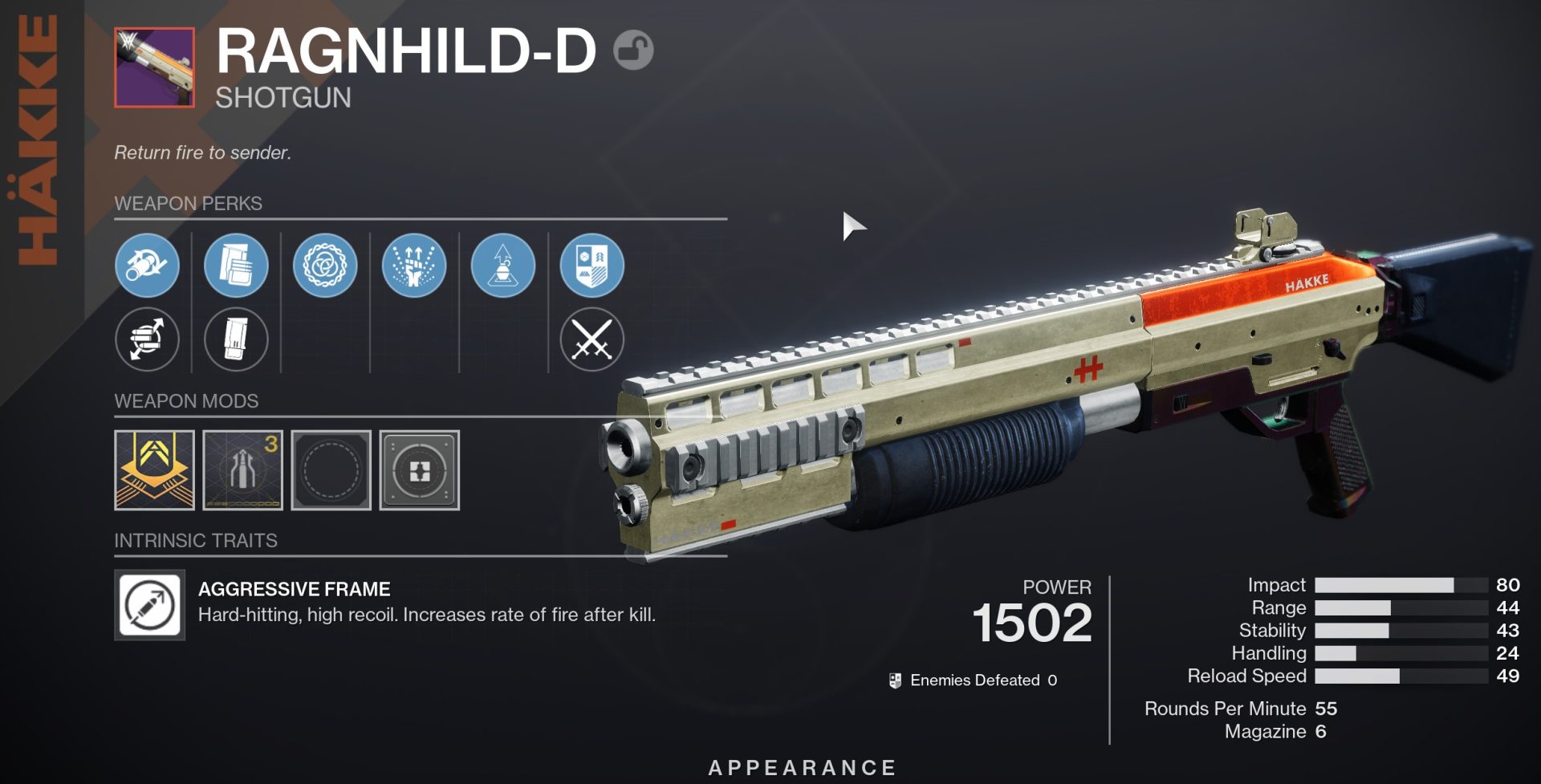Viewport: 1541px width, 784px height.
Task: Select the barrel perk in the top row
Action: tap(147, 266)
